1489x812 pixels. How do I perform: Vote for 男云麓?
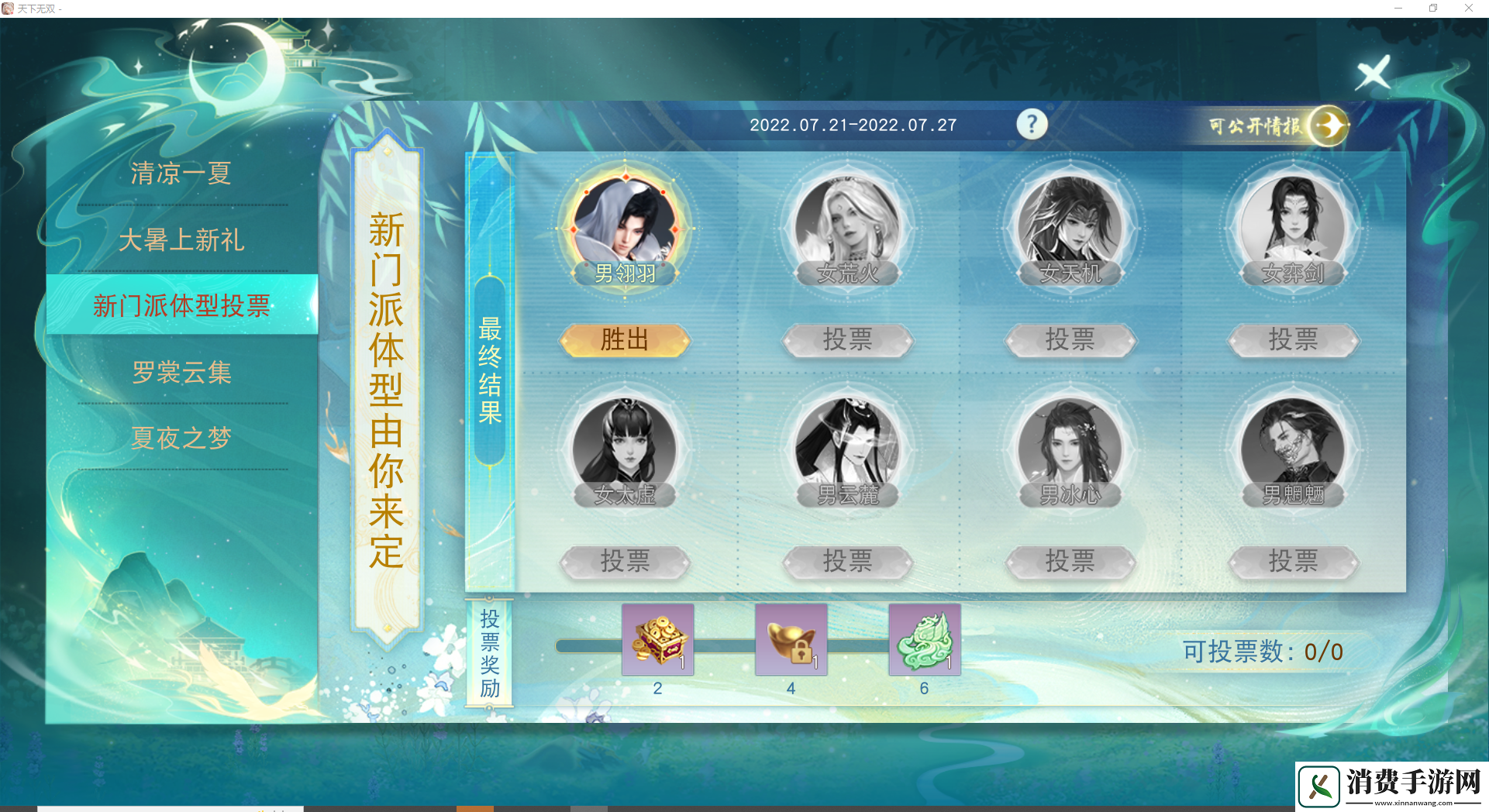pyautogui.click(x=848, y=562)
